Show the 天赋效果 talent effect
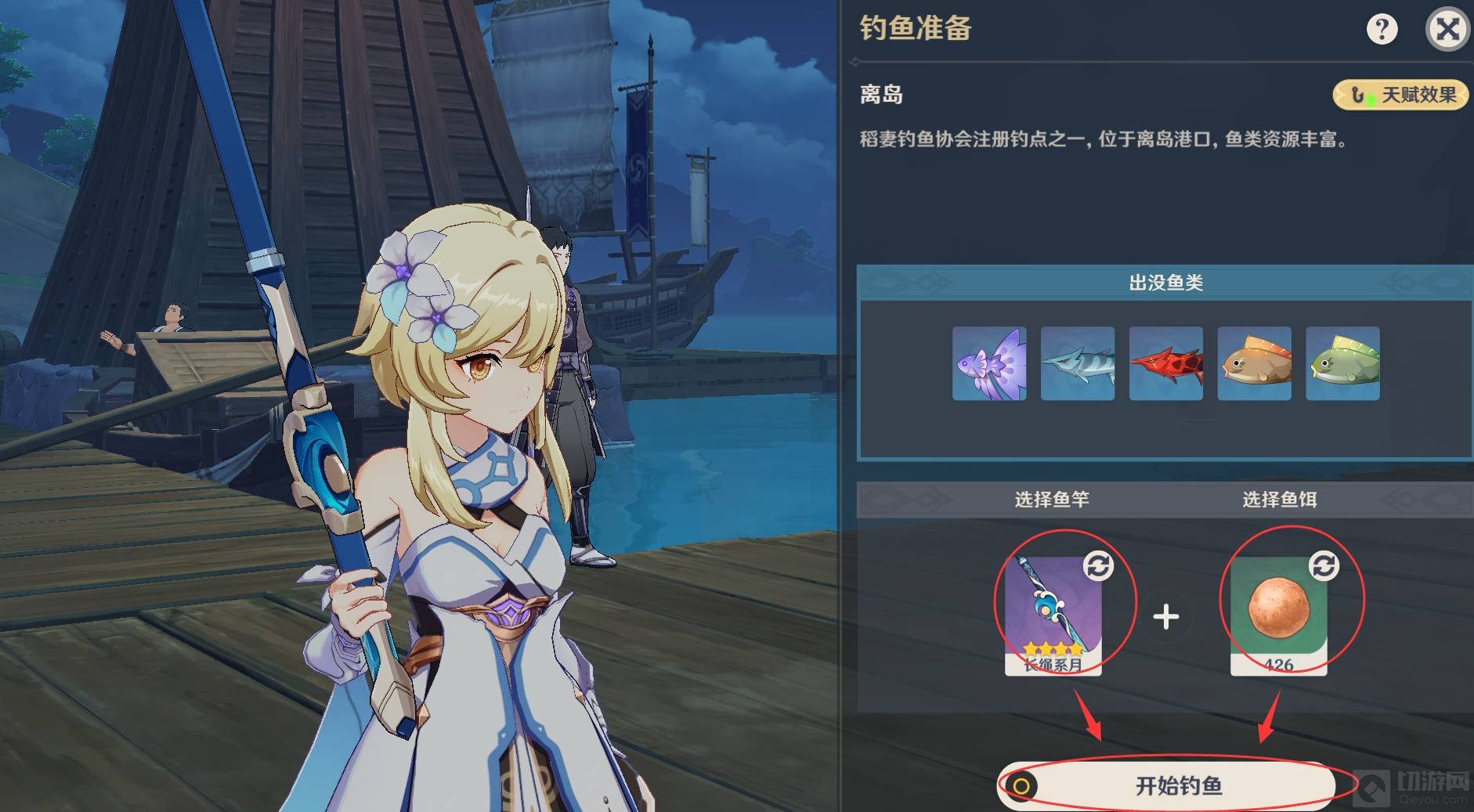This screenshot has height=812, width=1474. [1401, 96]
